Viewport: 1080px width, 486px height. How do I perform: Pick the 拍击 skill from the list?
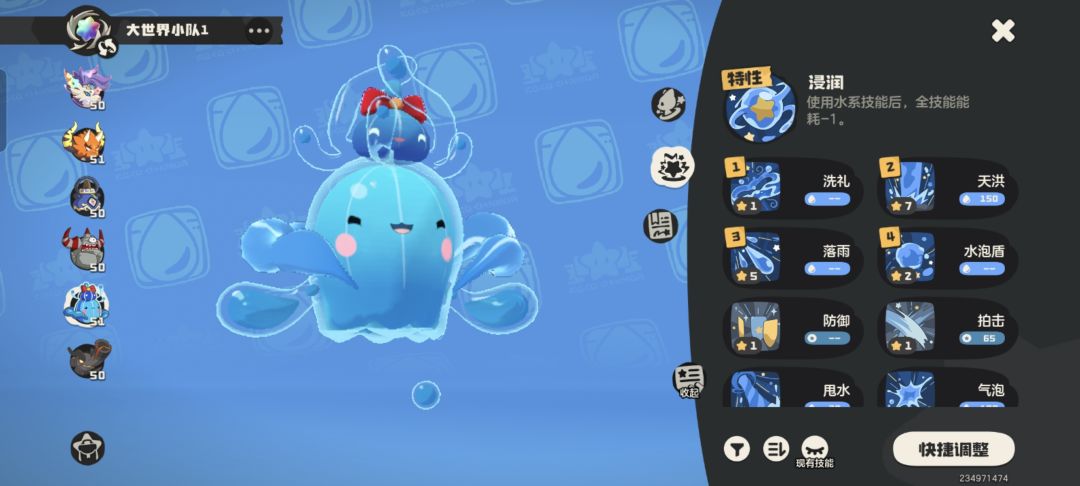coord(947,327)
